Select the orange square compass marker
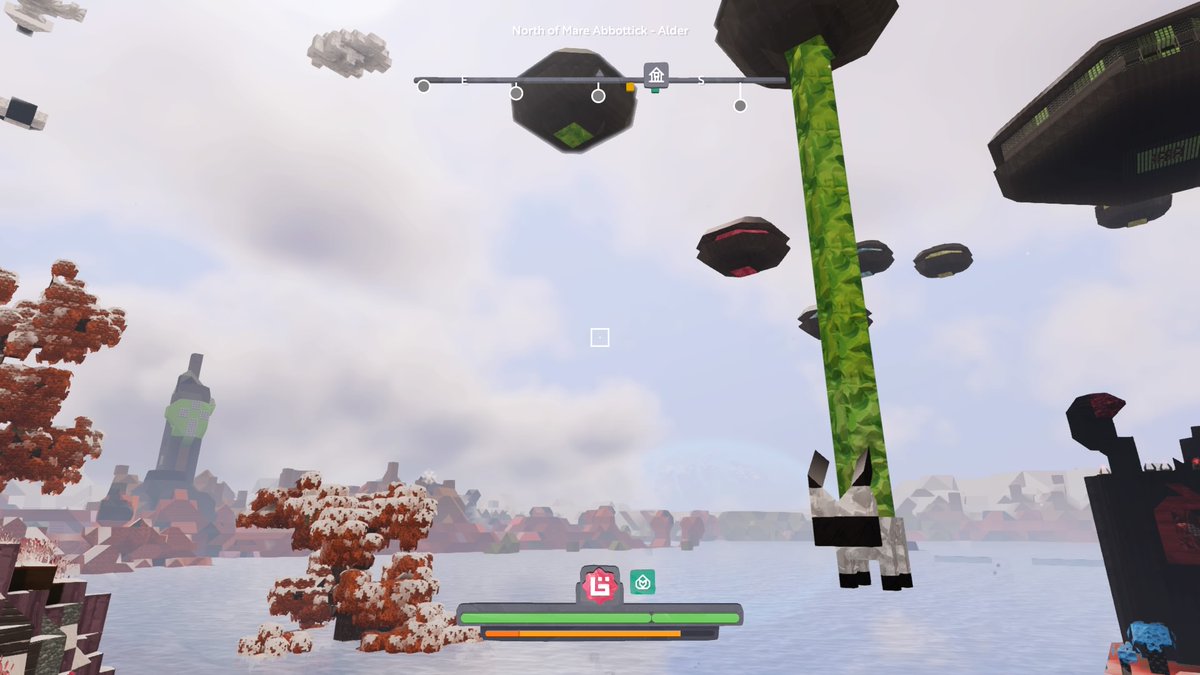 coord(630,88)
